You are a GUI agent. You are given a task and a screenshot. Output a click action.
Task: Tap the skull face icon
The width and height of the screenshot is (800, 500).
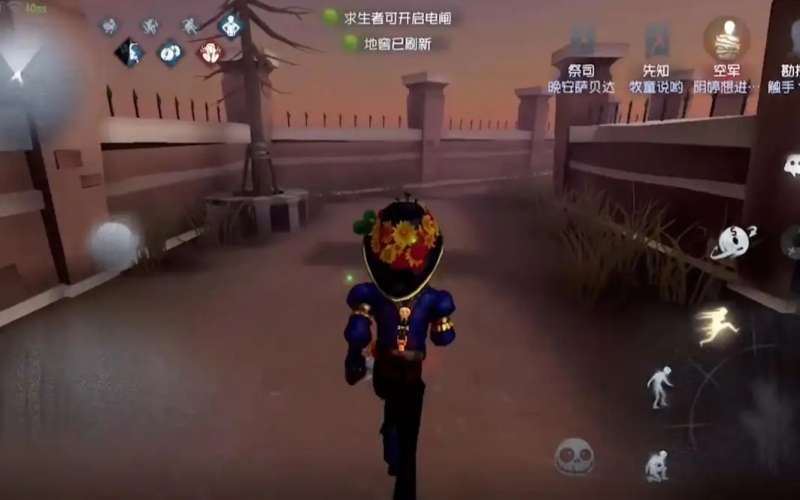coord(574,456)
